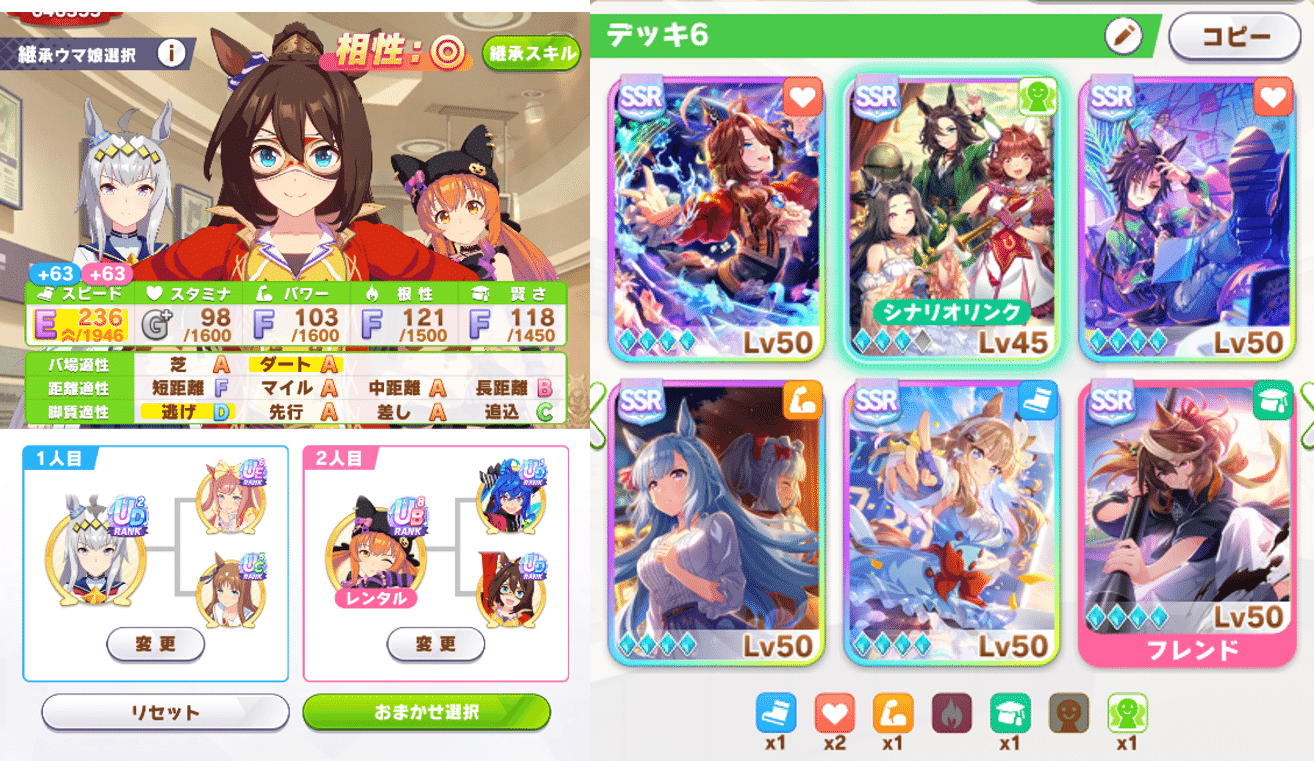The height and width of the screenshot is (761, 1314).
Task: Click 変更 under the 1人目 panel
Action: pos(155,644)
